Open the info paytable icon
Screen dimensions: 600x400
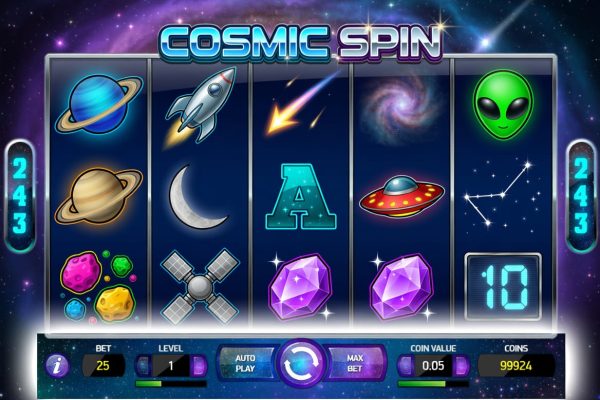(56, 366)
